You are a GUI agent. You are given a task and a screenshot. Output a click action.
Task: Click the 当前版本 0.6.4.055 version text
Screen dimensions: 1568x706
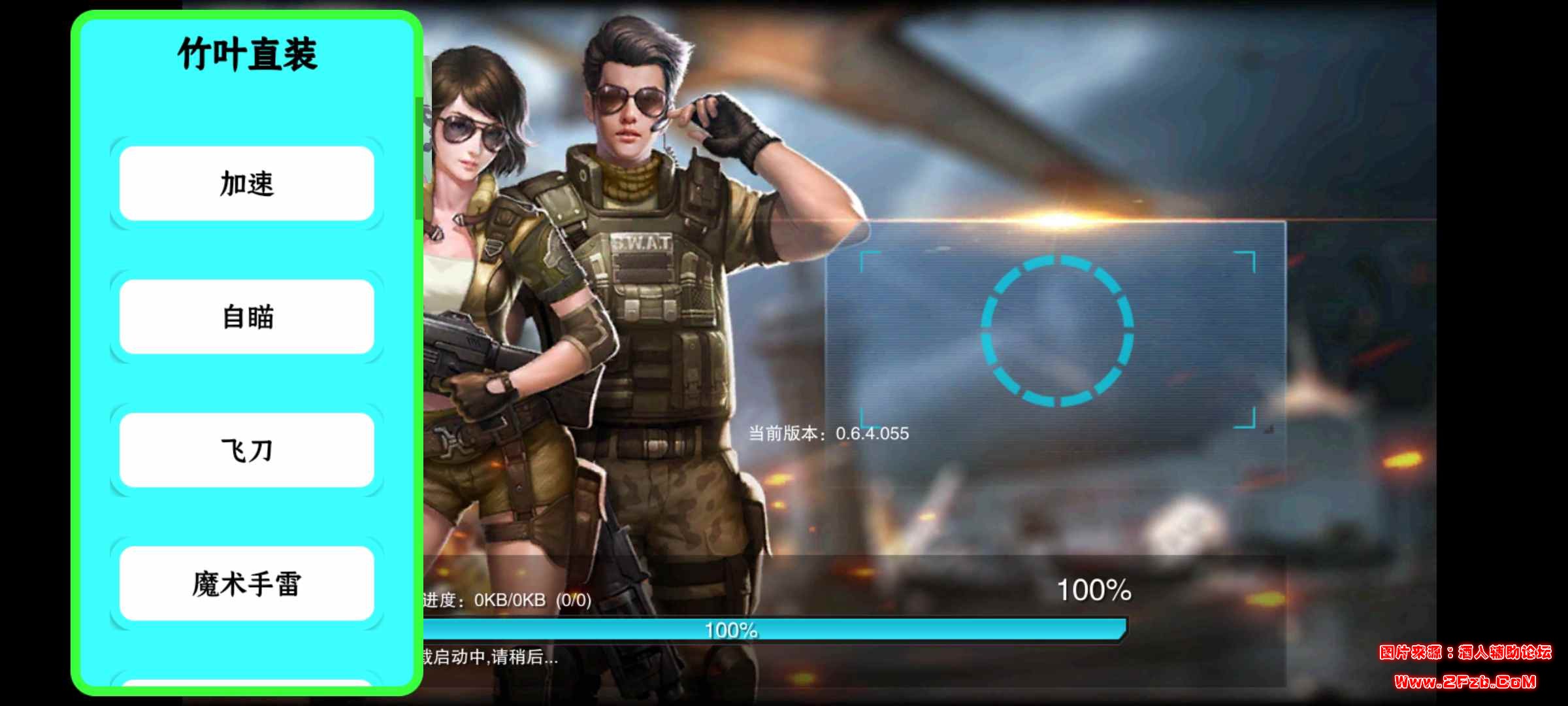click(x=830, y=432)
